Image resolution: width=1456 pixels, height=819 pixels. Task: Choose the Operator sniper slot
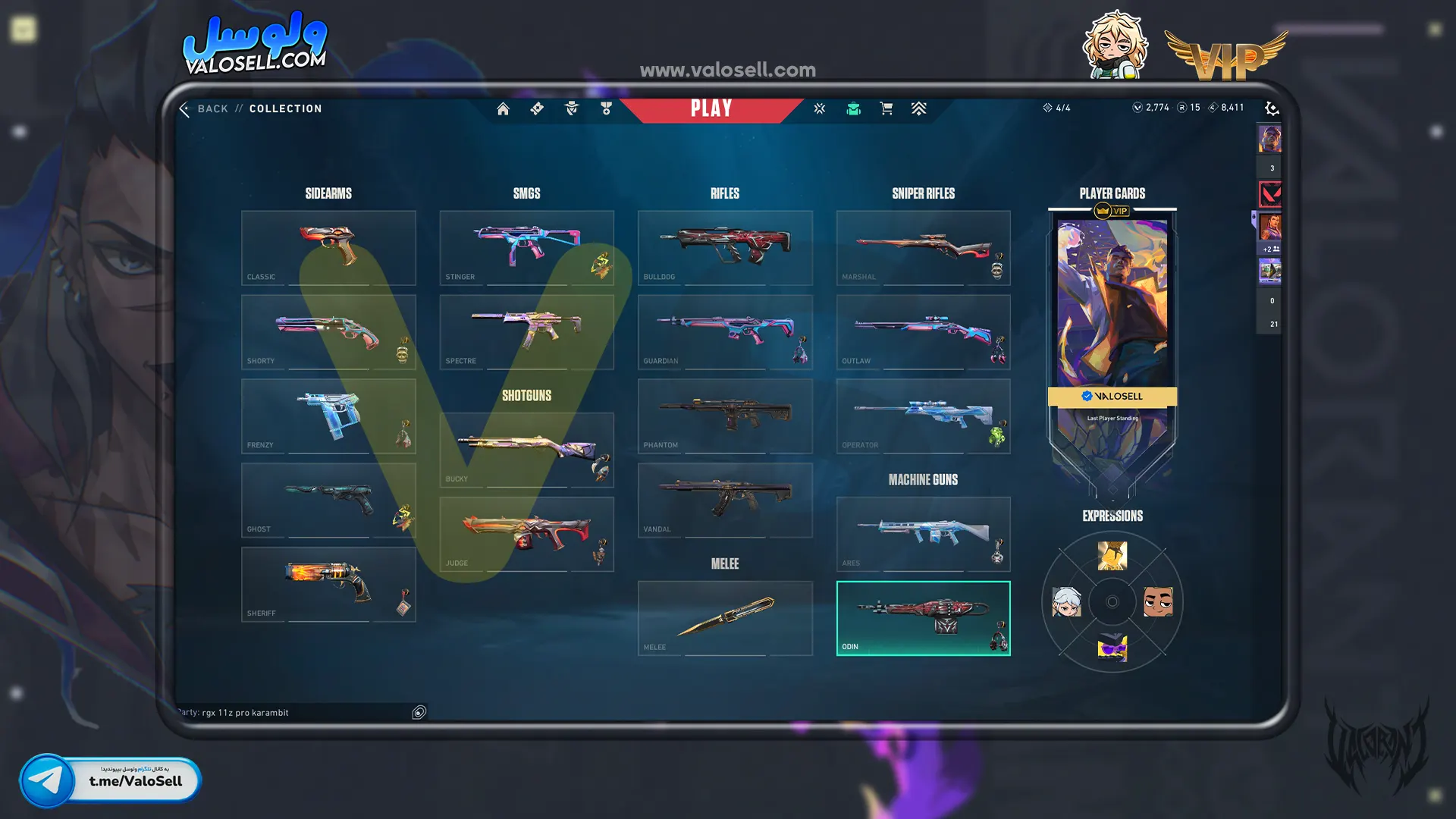[x=923, y=416]
